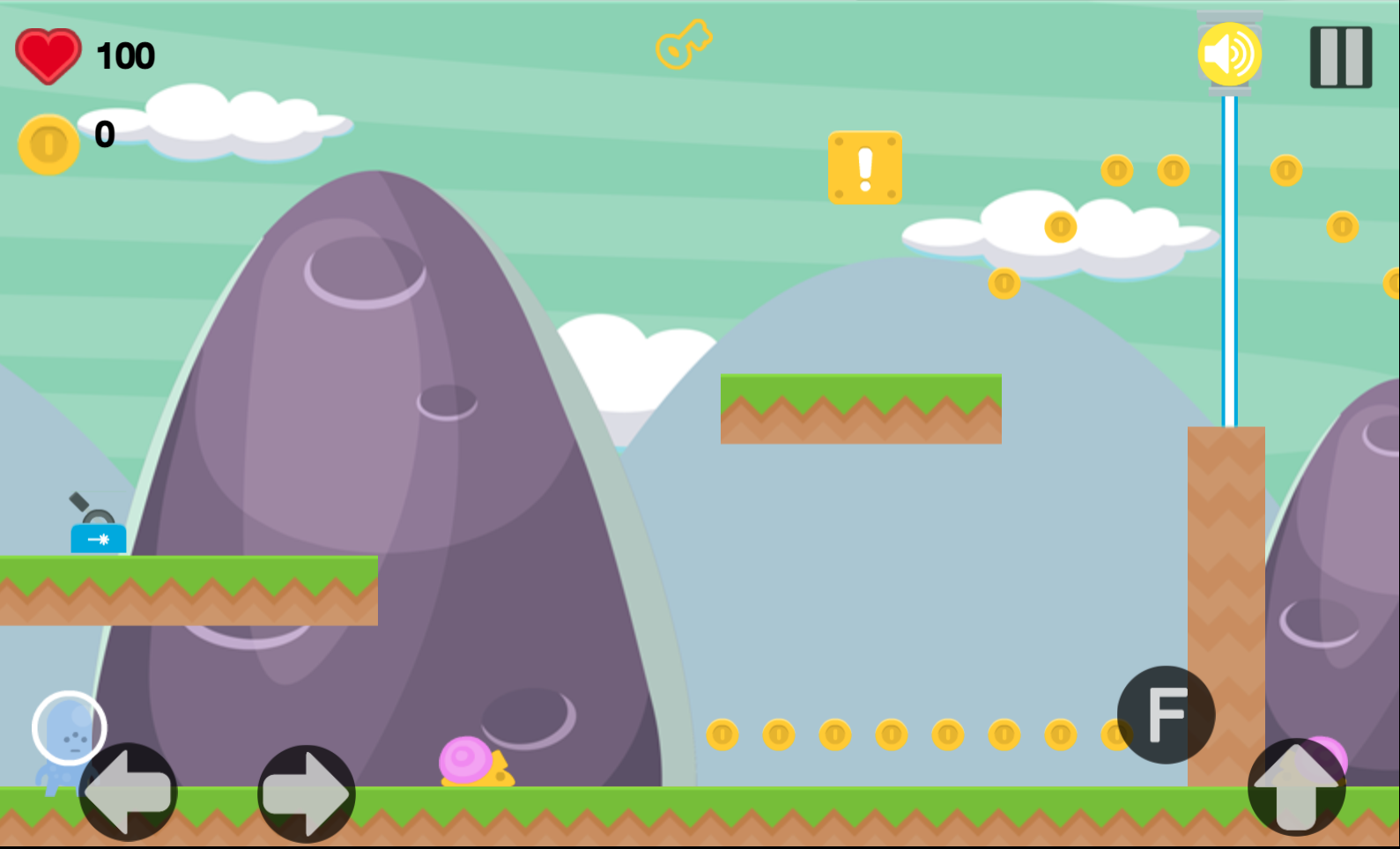Pause the game with the pause button
1400x849 pixels.
1339,56
